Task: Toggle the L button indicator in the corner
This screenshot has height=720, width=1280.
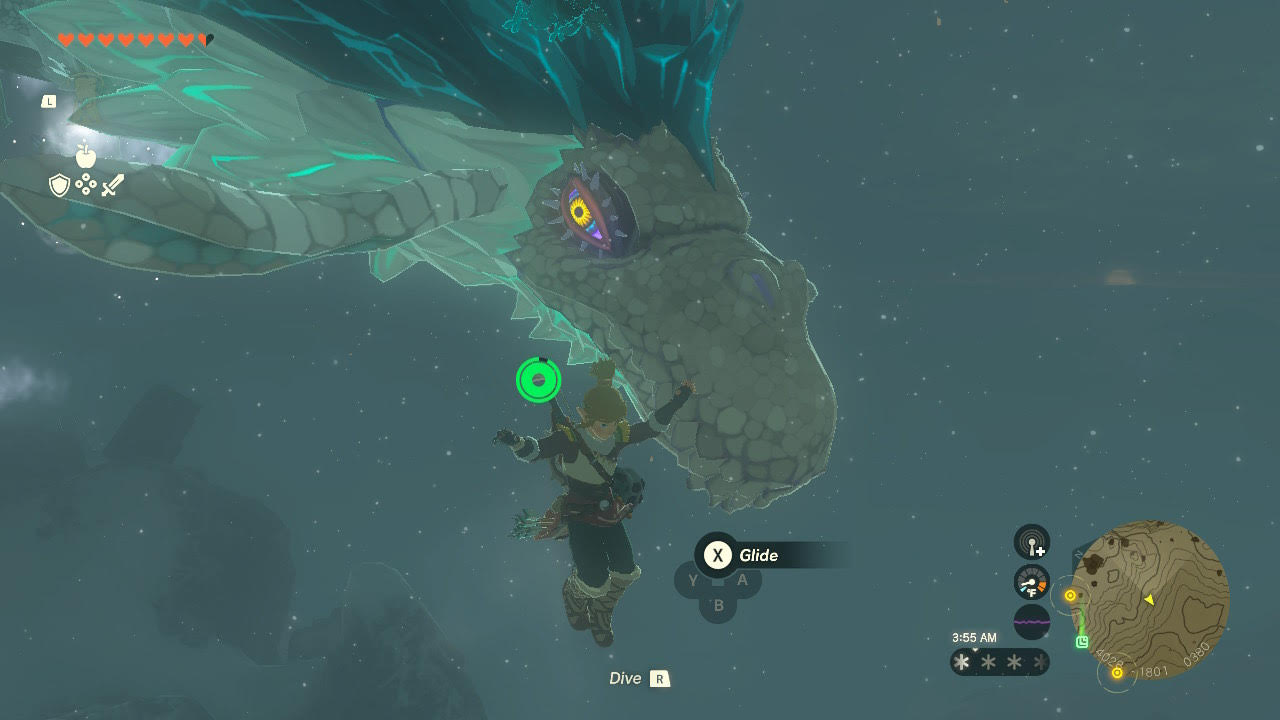Action: [47, 101]
